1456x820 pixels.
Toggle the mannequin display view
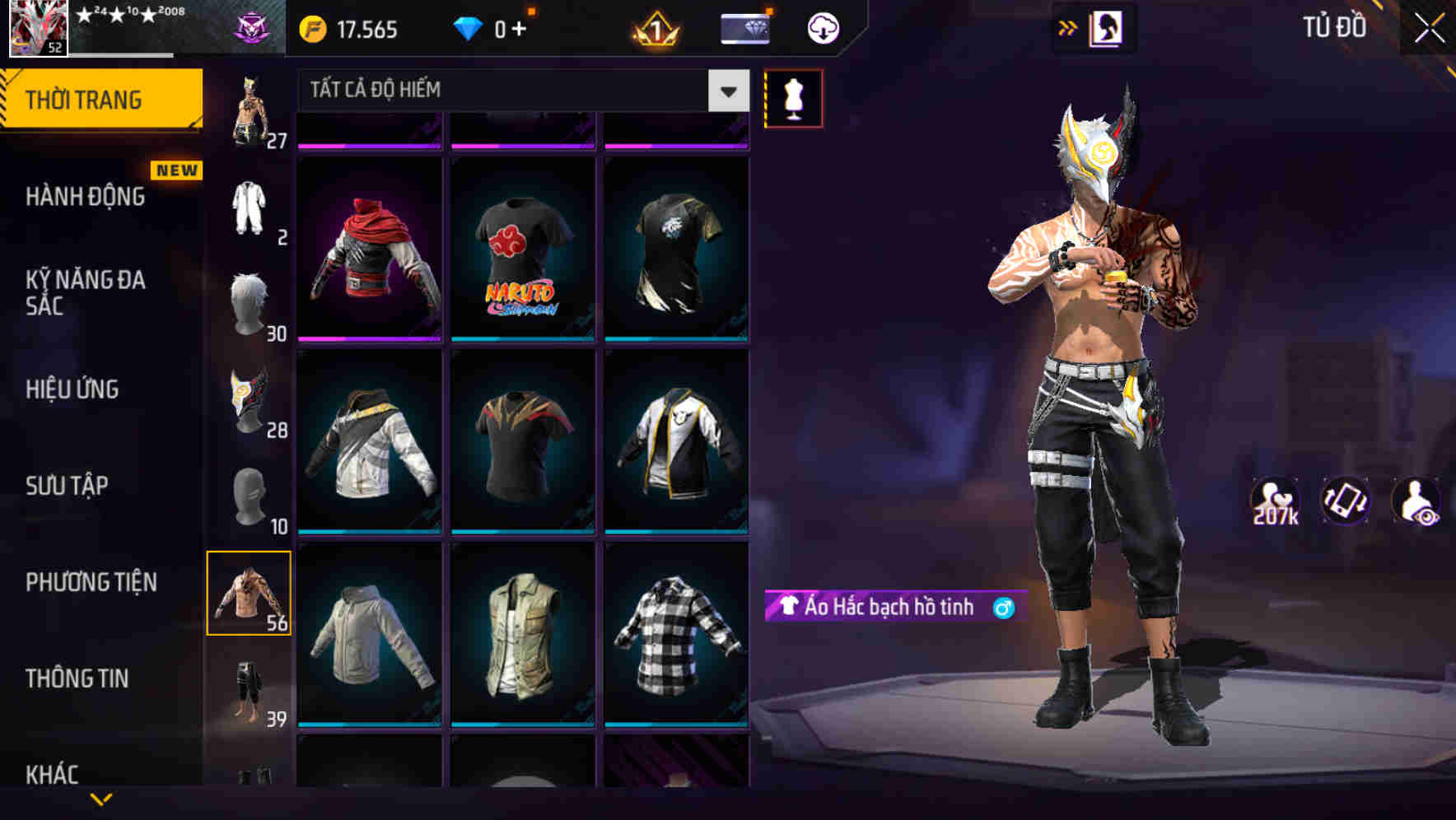coord(792,97)
